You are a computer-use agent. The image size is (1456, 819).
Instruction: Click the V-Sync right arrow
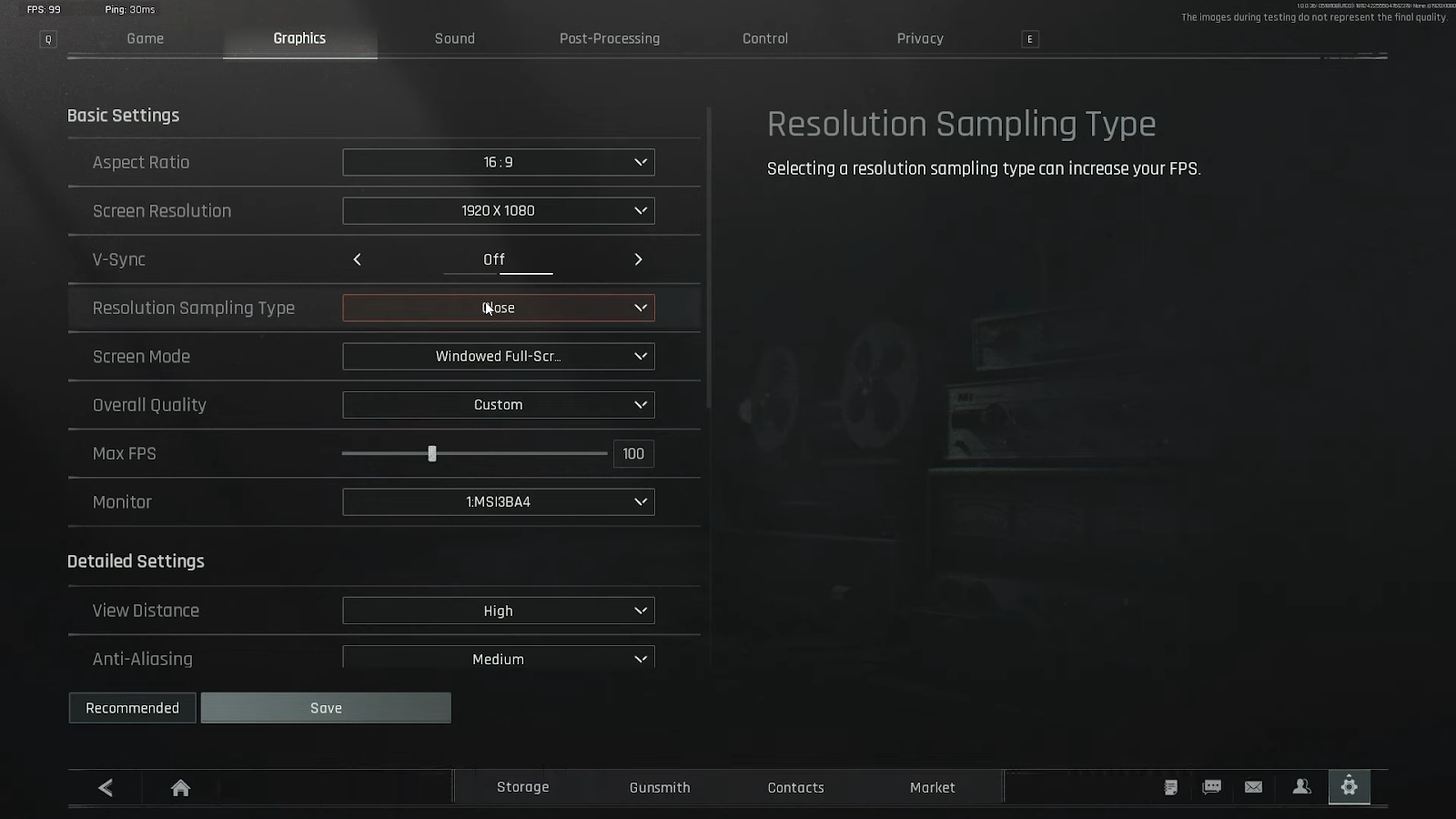pos(638,259)
